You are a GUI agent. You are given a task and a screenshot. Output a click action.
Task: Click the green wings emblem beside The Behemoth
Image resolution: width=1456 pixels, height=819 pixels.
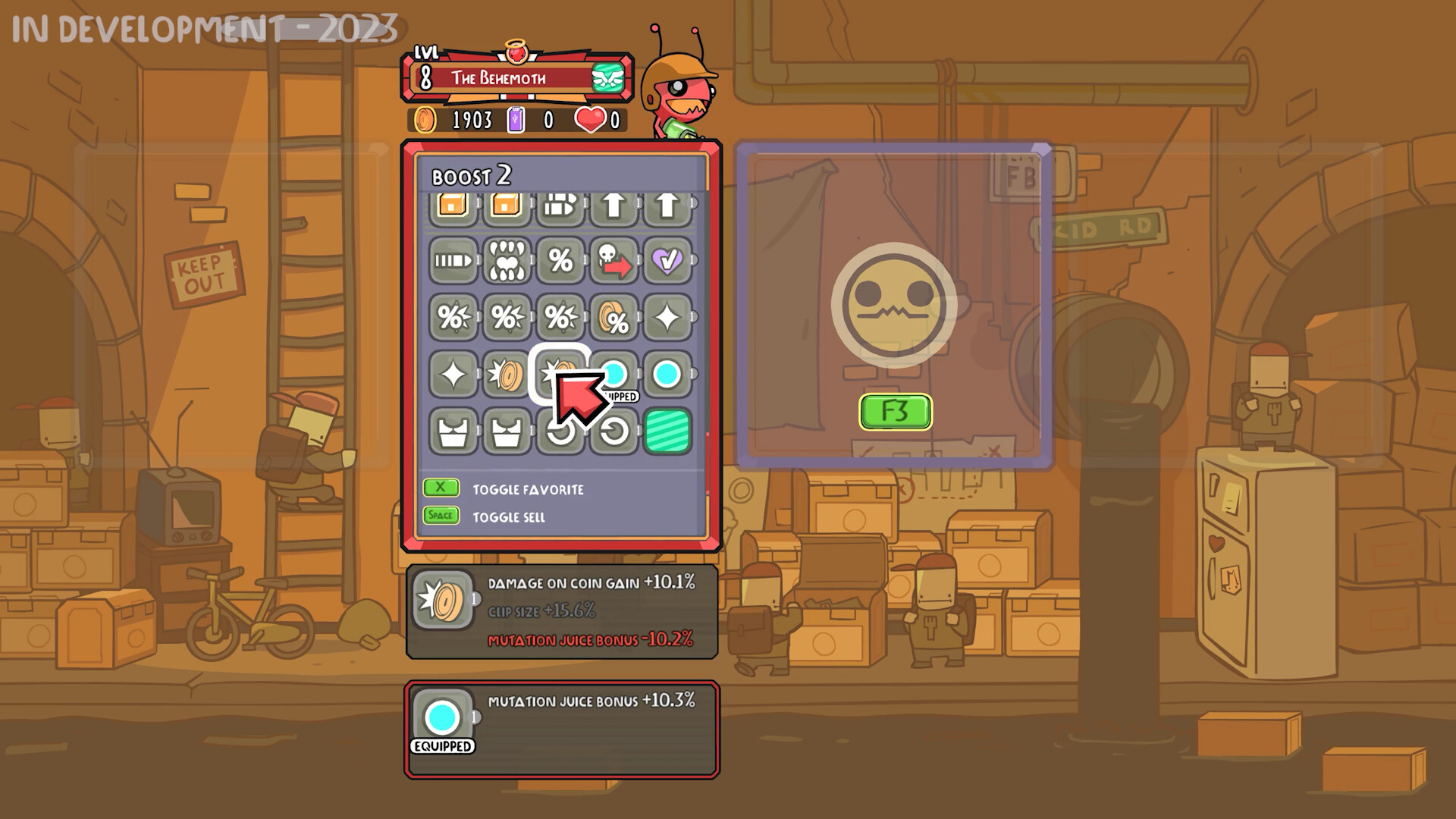(609, 77)
